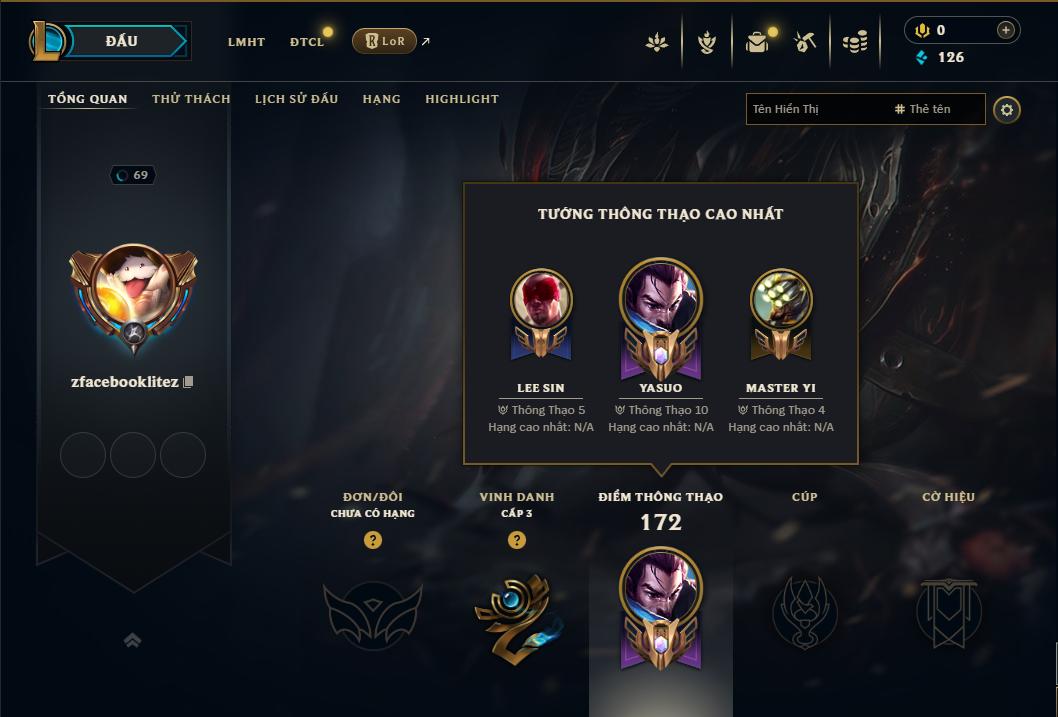
Task: Click the Tên Hiển Thị search field
Action: click(x=815, y=109)
